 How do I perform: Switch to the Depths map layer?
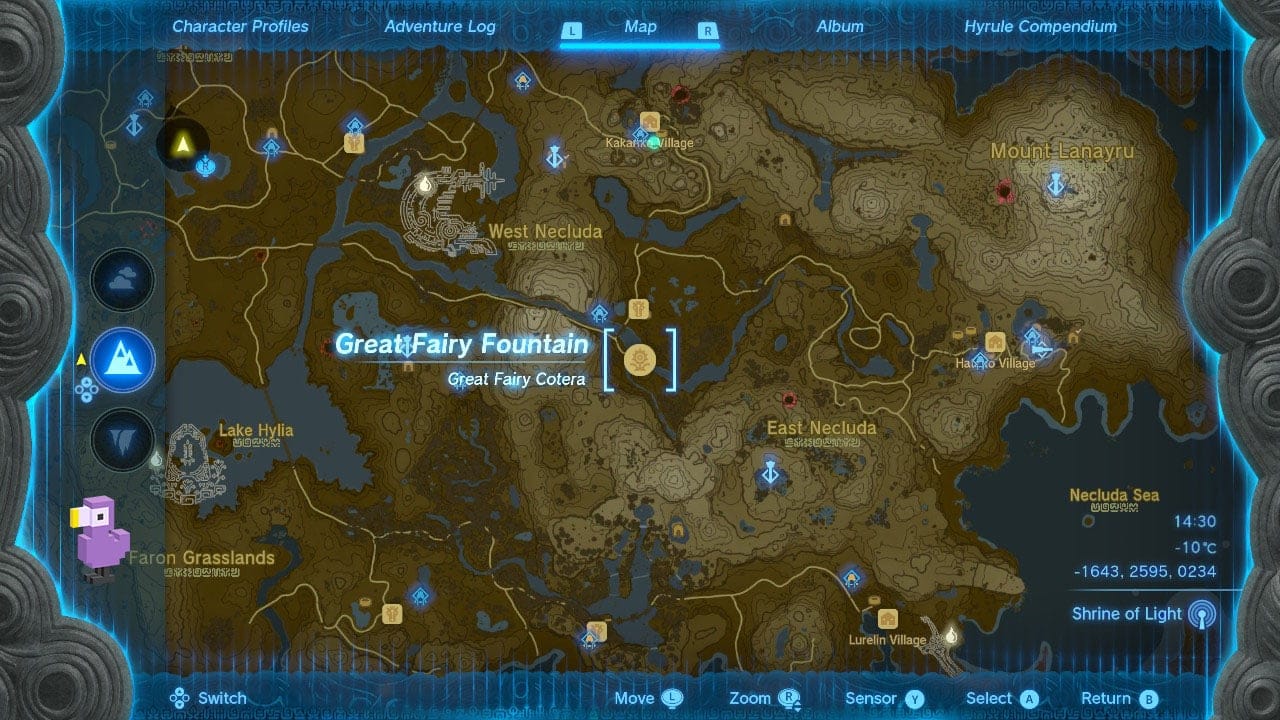point(122,440)
